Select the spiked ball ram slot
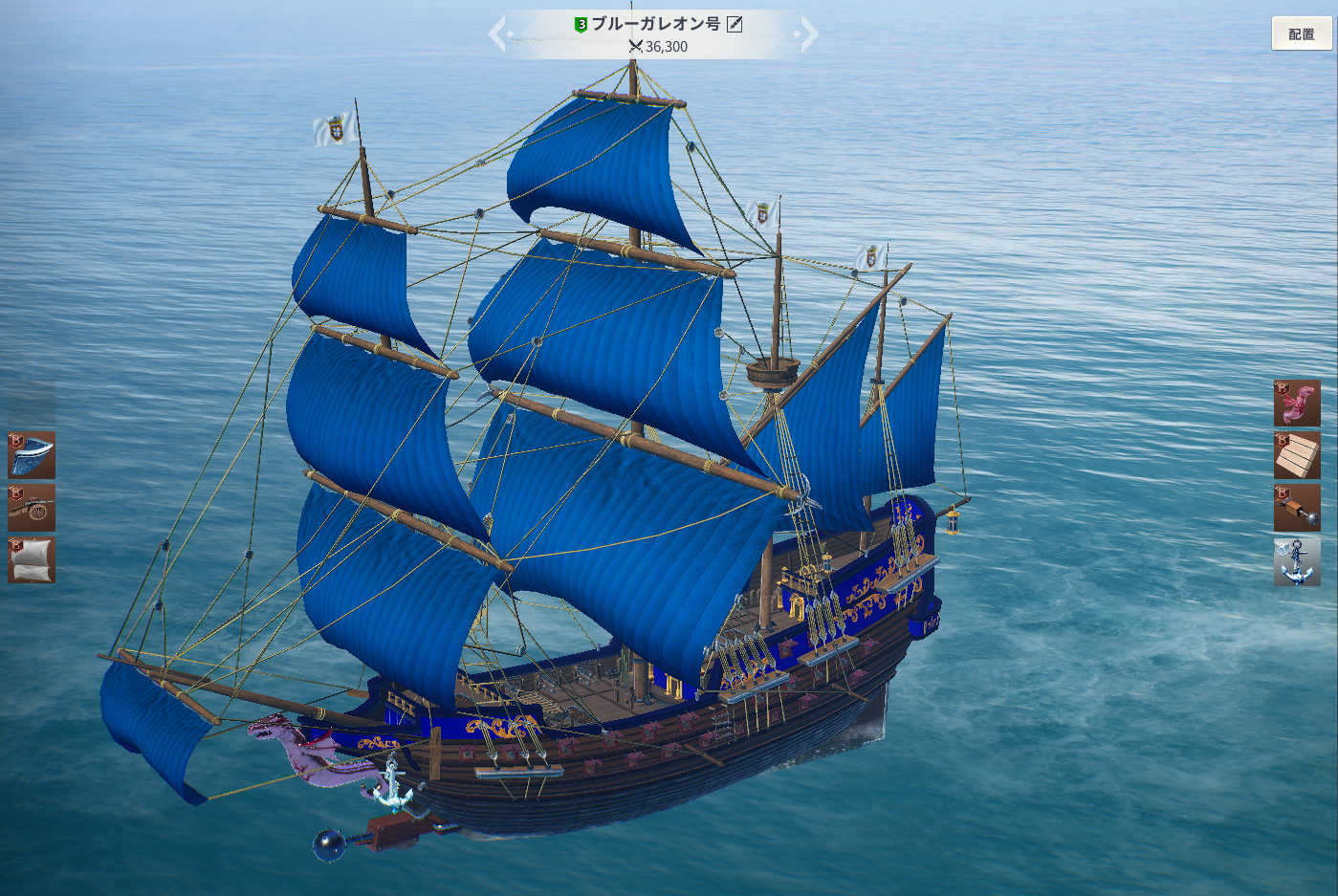Screen dimensions: 1338x896 point(1297,508)
